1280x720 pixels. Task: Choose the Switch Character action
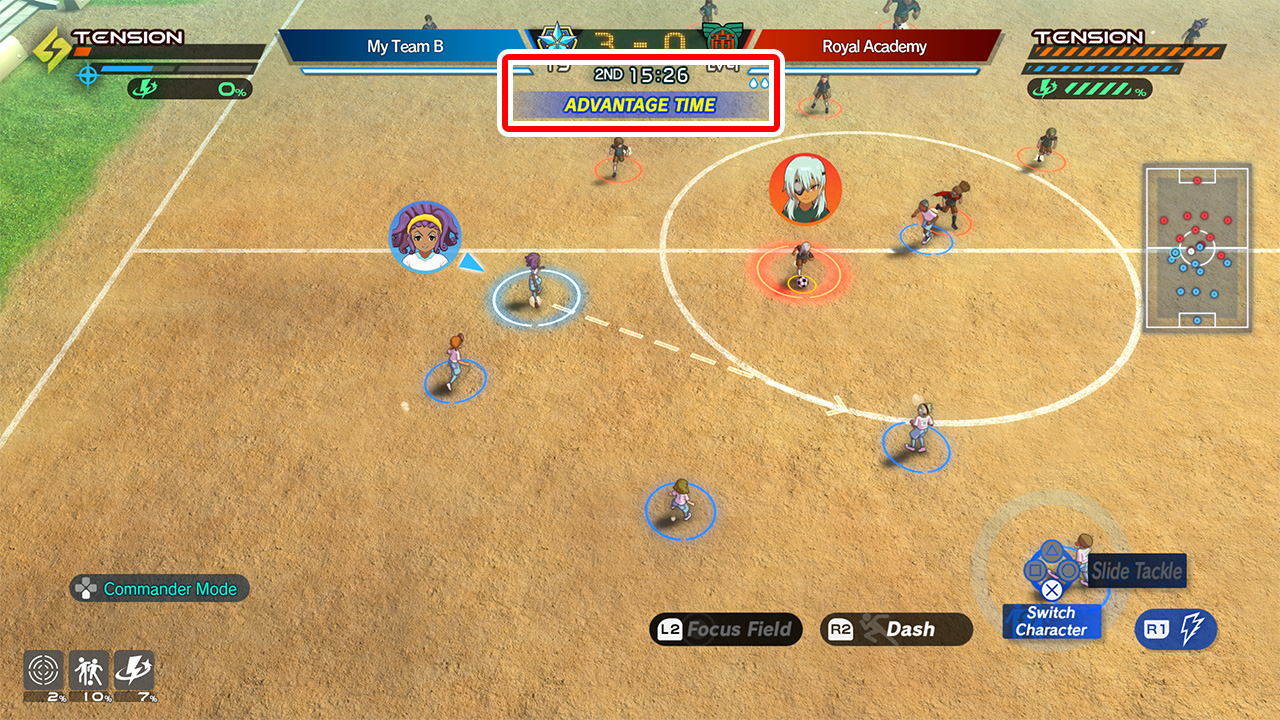(x=1051, y=621)
